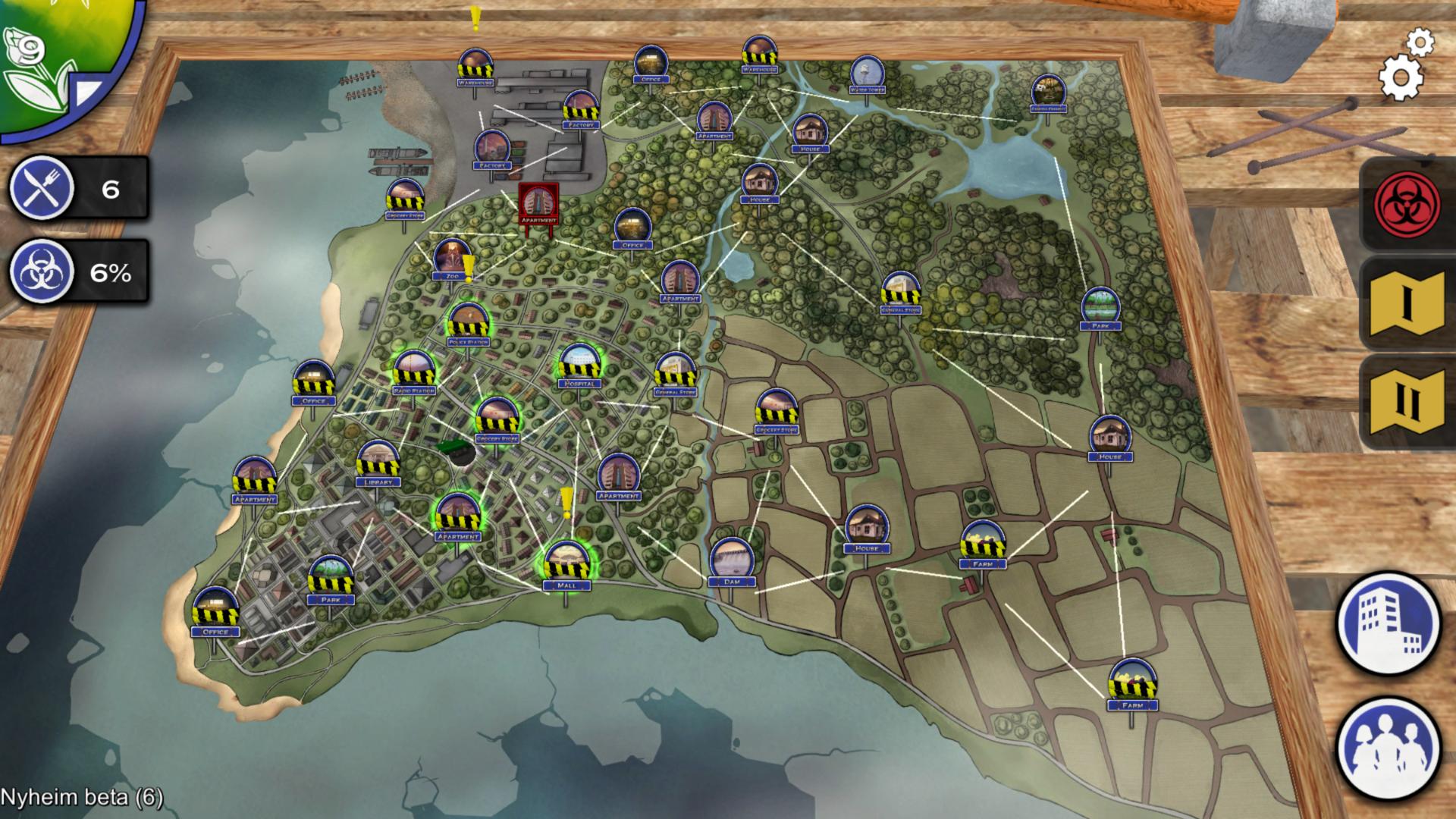Pick the Hospital map marker
The image size is (1456, 819).
click(x=579, y=365)
